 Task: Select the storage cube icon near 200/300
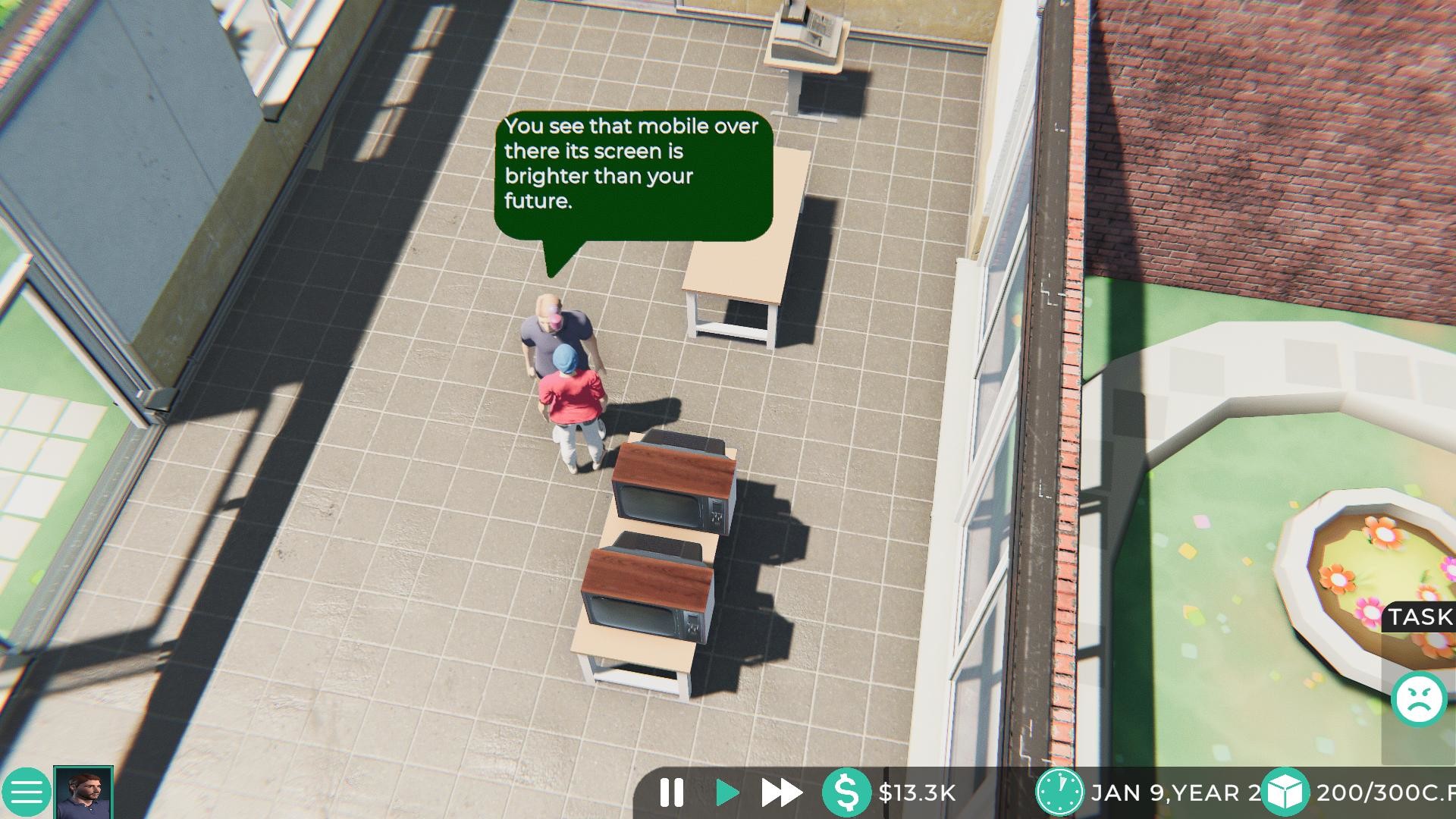[x=1282, y=792]
